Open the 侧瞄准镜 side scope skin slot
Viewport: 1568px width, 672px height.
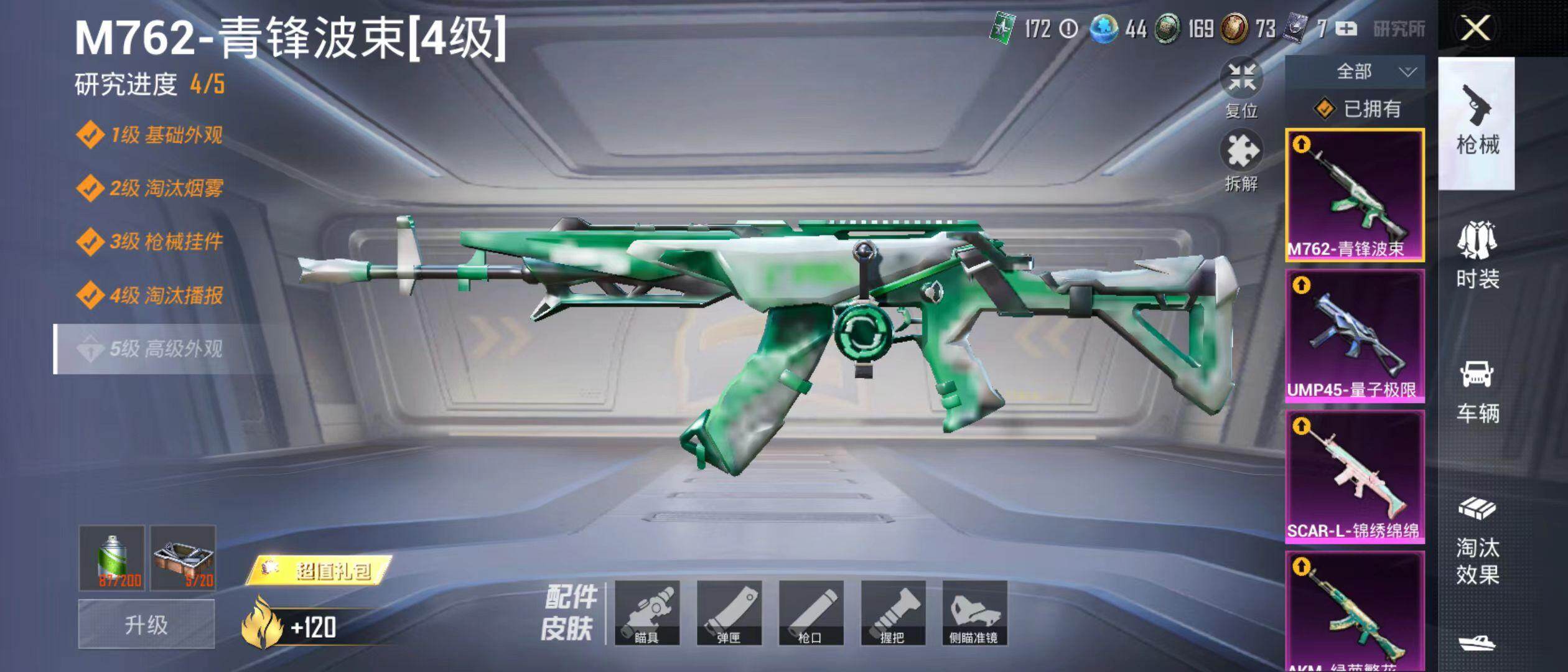click(974, 613)
